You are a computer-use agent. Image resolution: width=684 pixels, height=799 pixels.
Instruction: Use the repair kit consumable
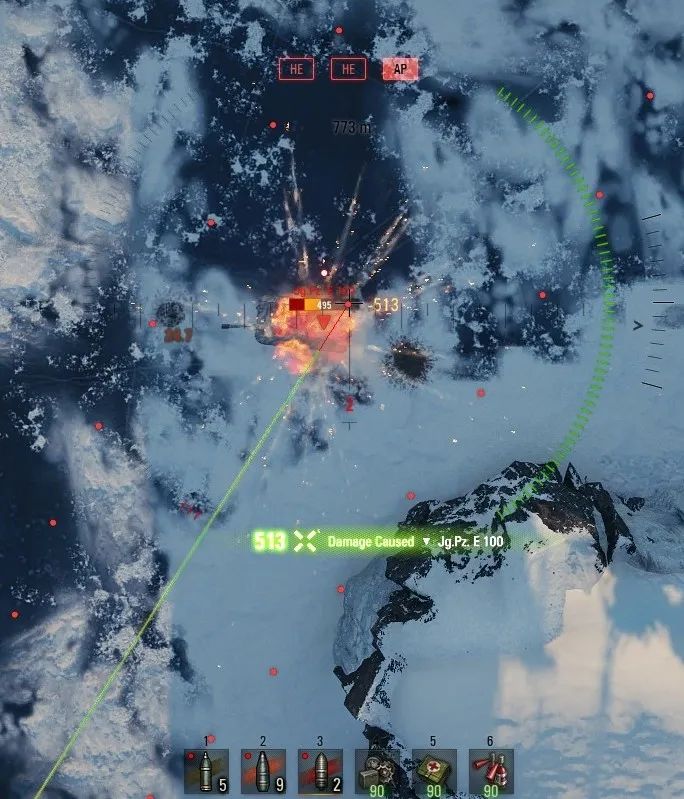[x=377, y=771]
